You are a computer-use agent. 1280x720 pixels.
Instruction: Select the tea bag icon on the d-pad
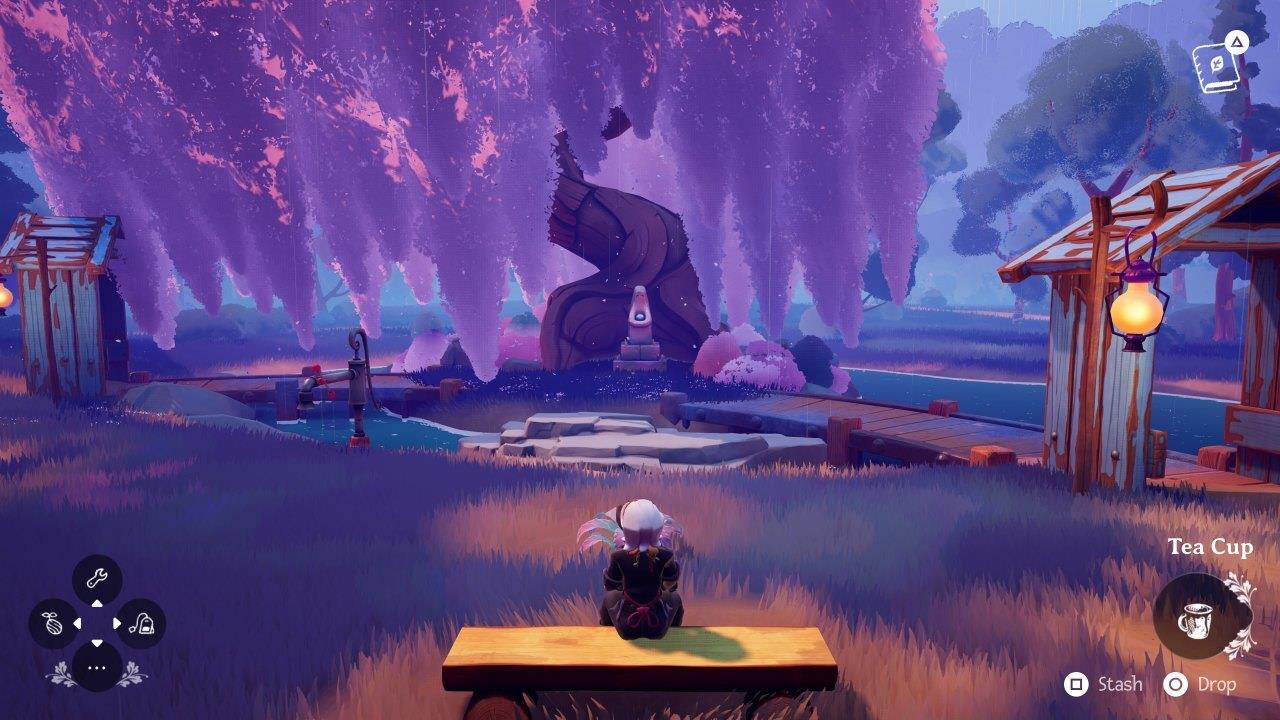(x=141, y=622)
